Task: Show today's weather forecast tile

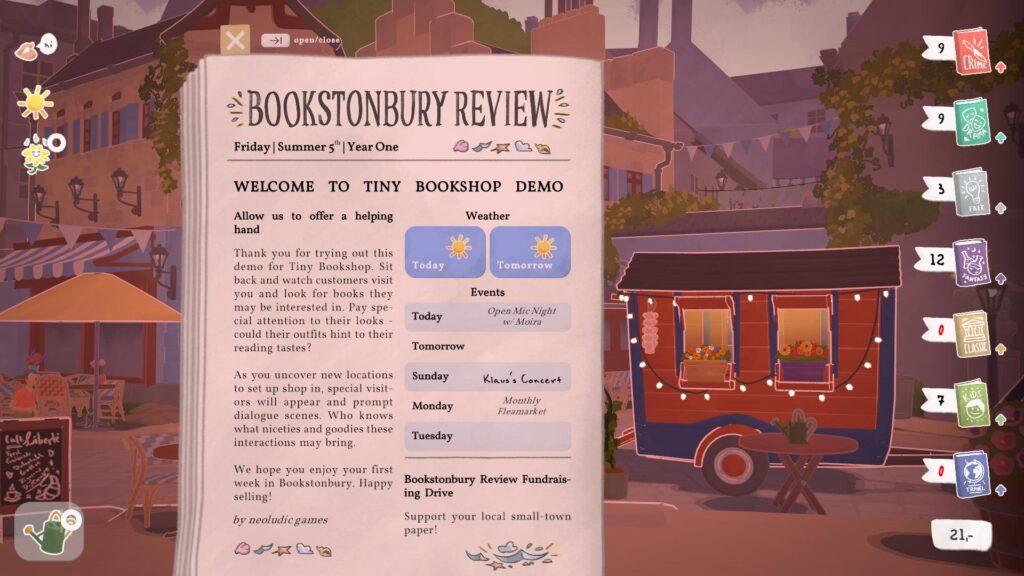Action: (x=444, y=251)
